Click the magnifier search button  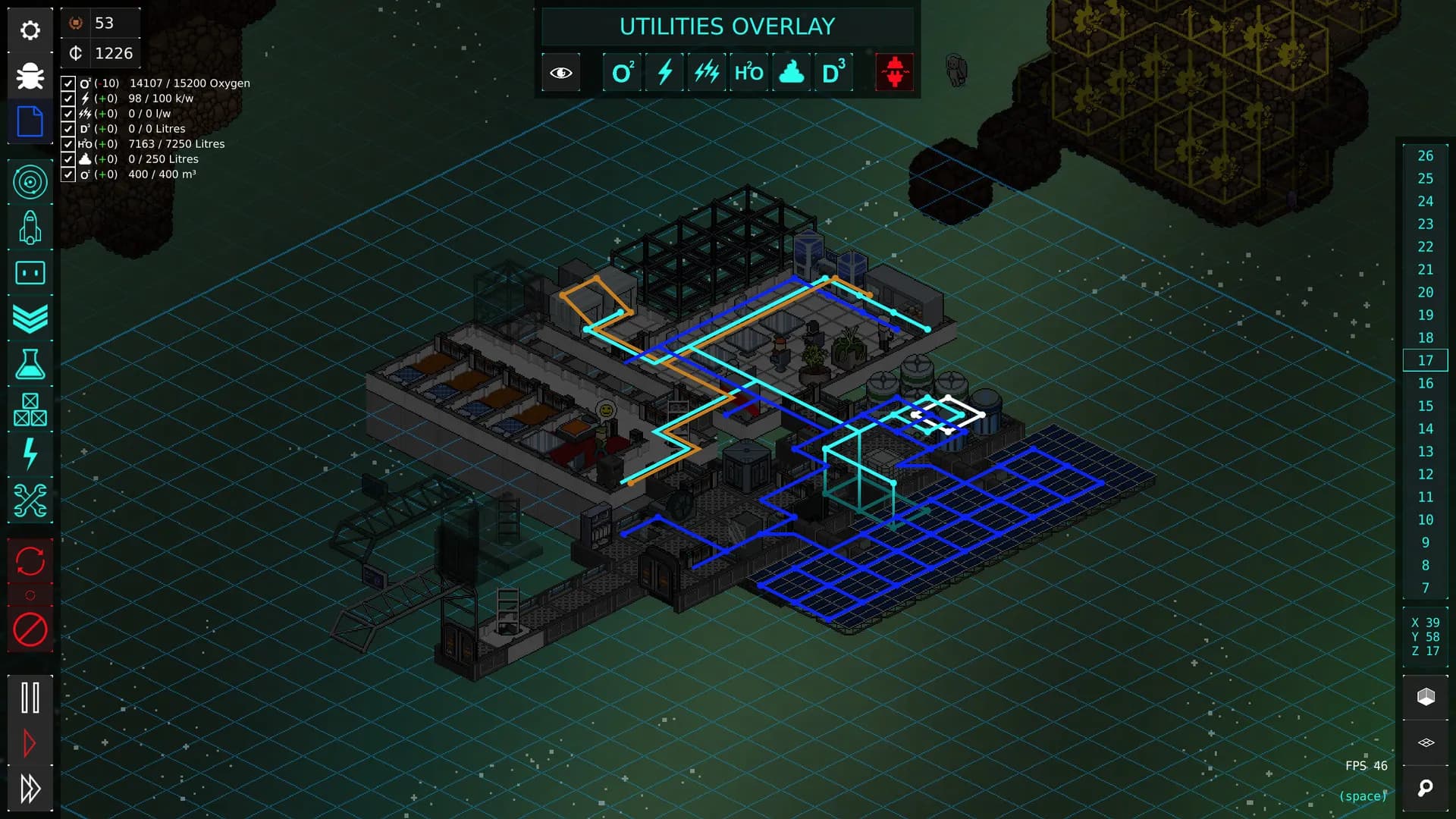click(1426, 789)
